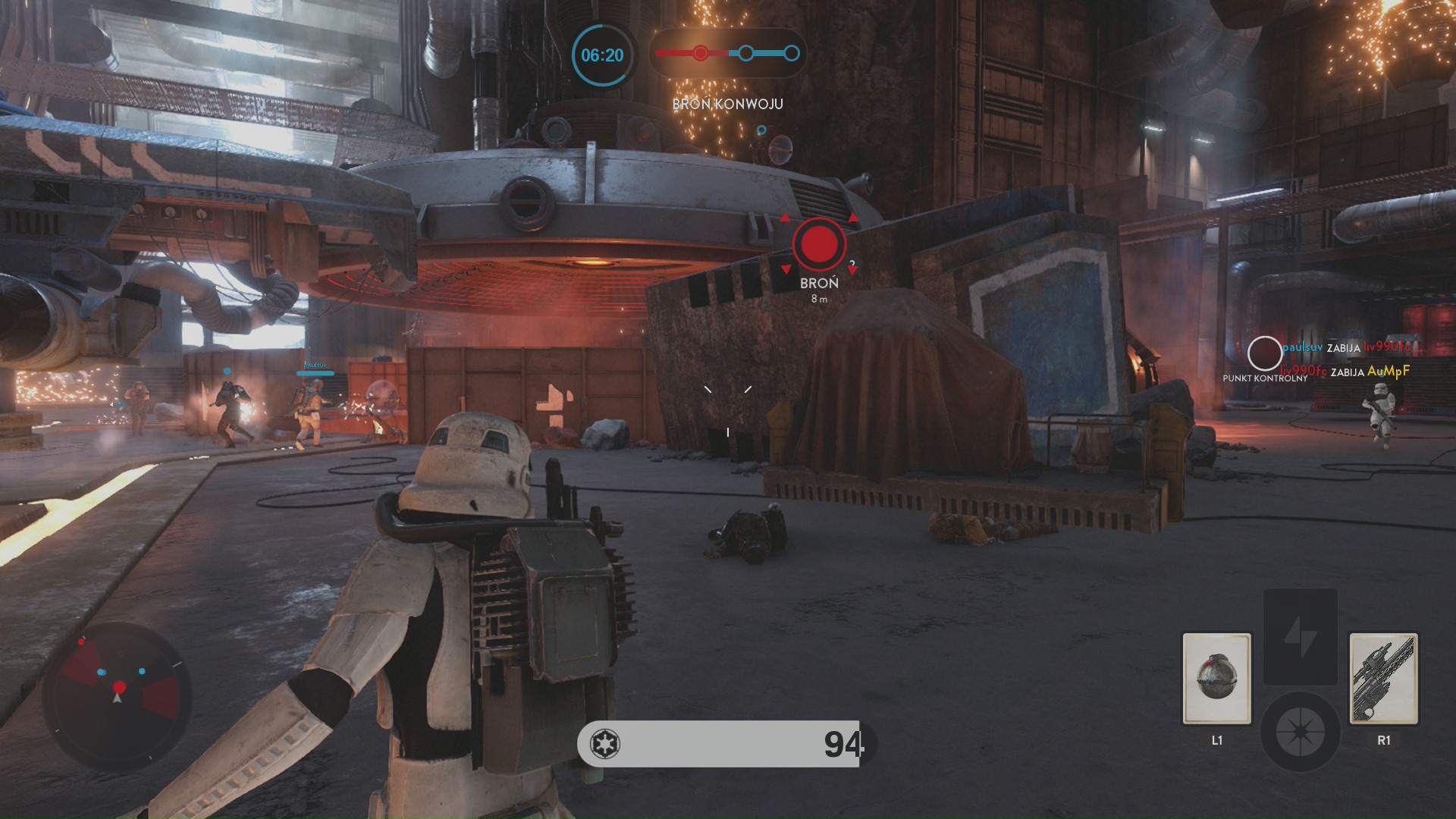Select the red BROŃ objective marker

tap(819, 245)
